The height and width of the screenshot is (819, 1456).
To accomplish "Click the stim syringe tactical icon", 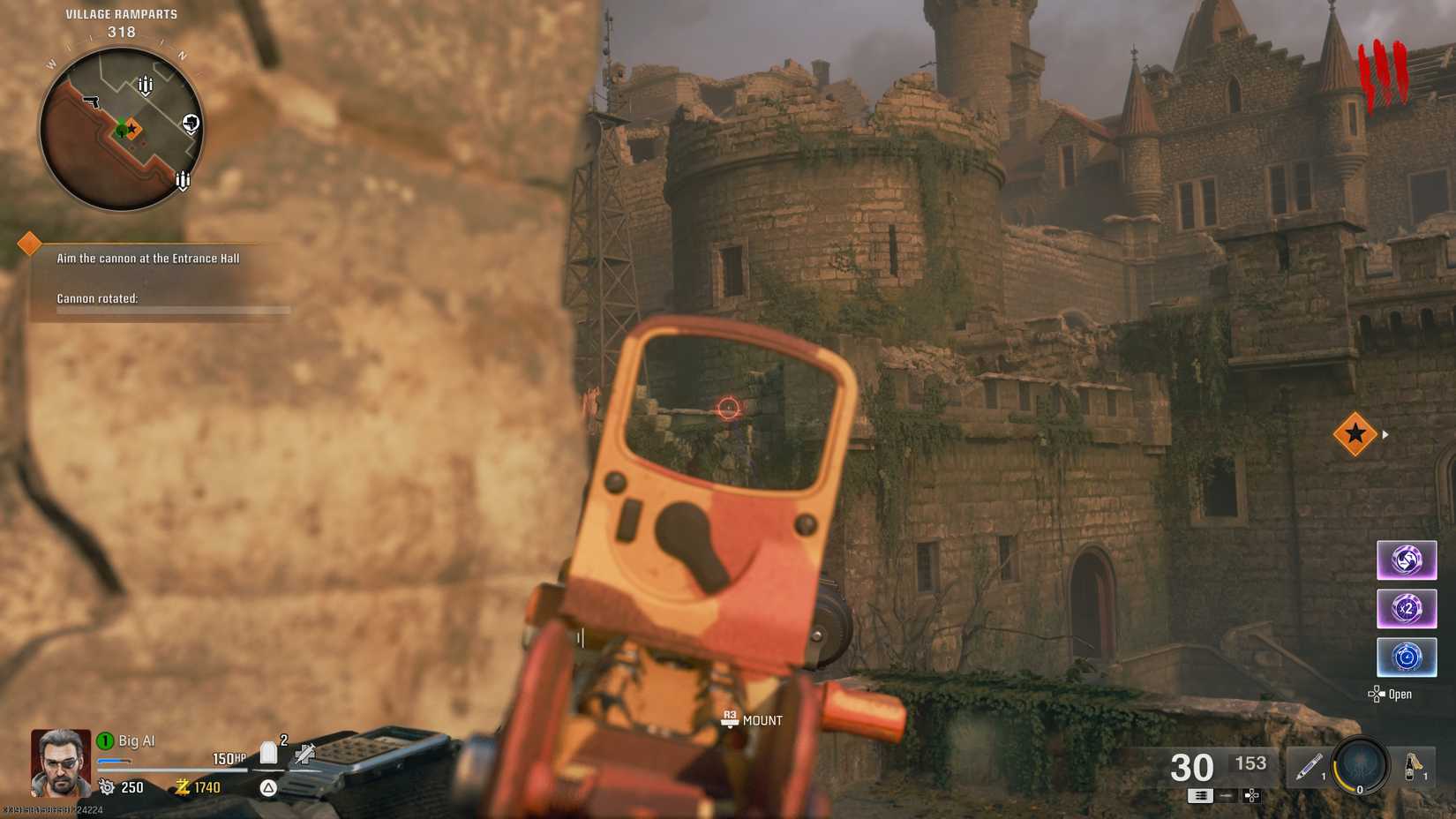I will [x=1310, y=766].
